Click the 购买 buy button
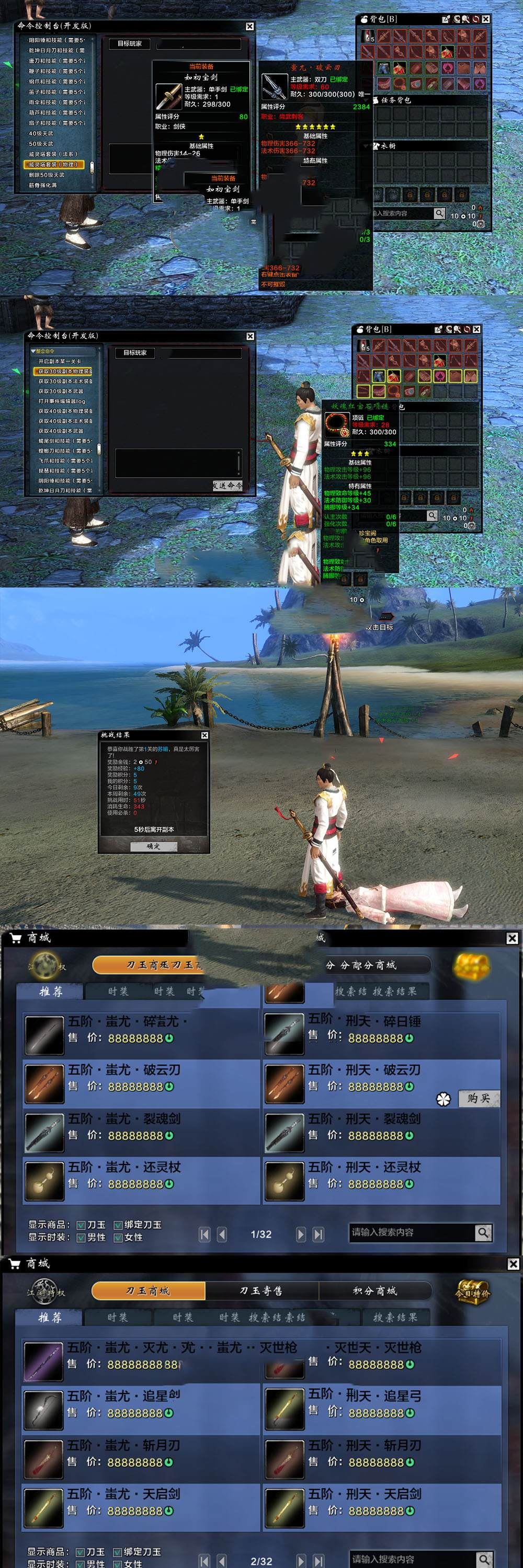523x1568 pixels. pos(479,1099)
